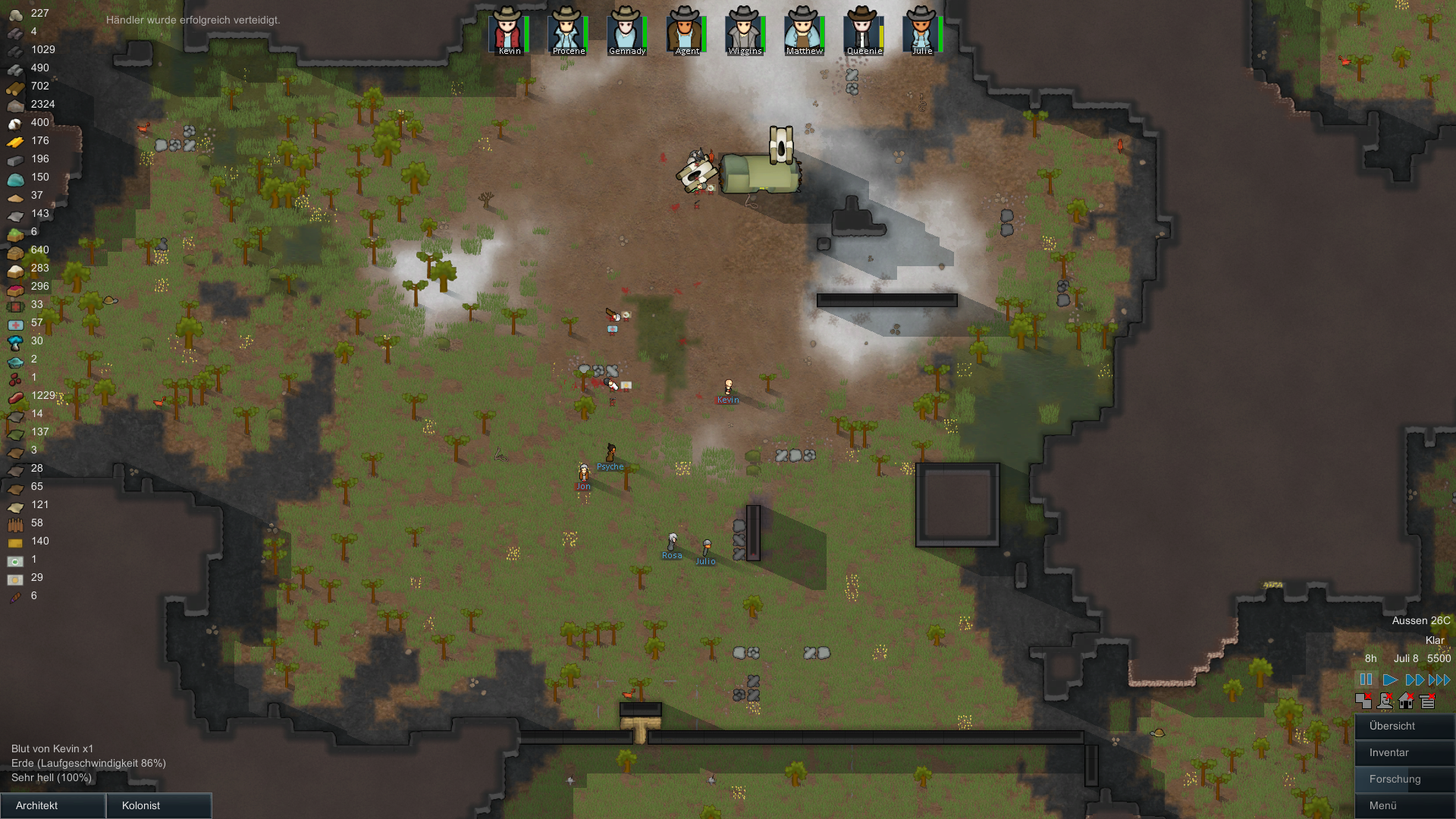This screenshot has height=819, width=1456.
Task: Open the Inventar panel
Action: click(x=1404, y=752)
